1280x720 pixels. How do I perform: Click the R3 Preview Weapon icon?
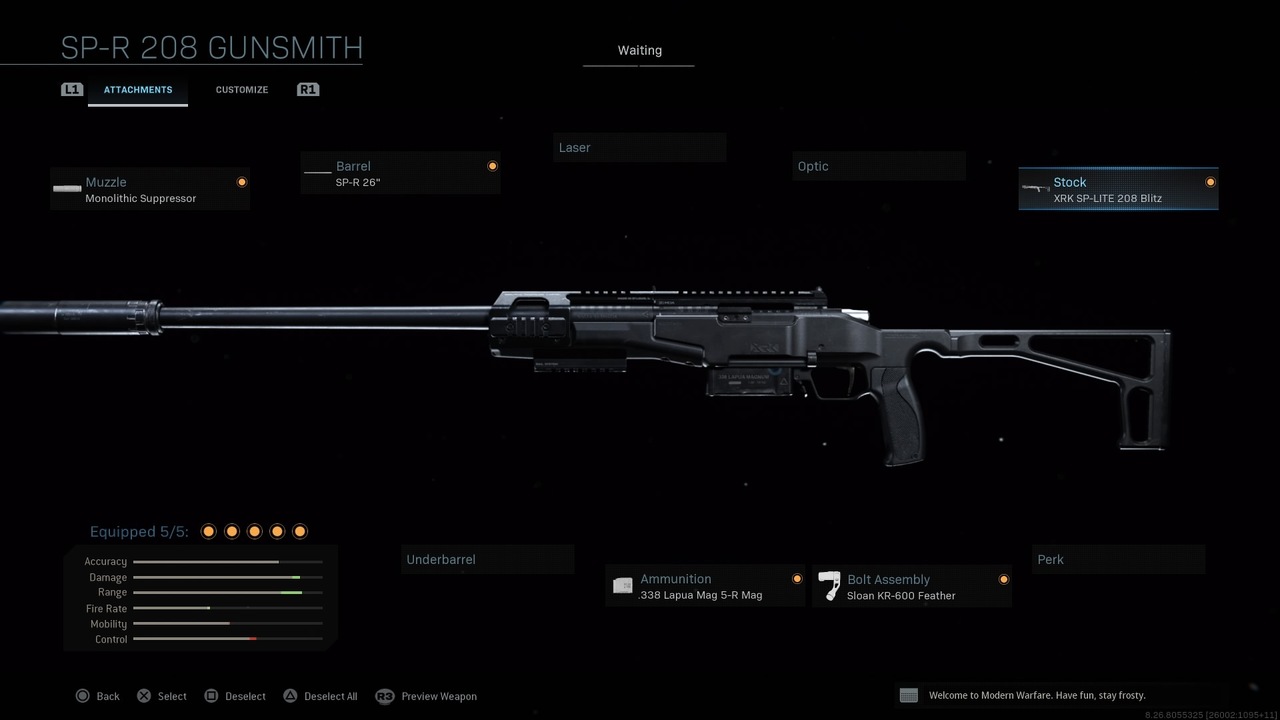coord(386,696)
